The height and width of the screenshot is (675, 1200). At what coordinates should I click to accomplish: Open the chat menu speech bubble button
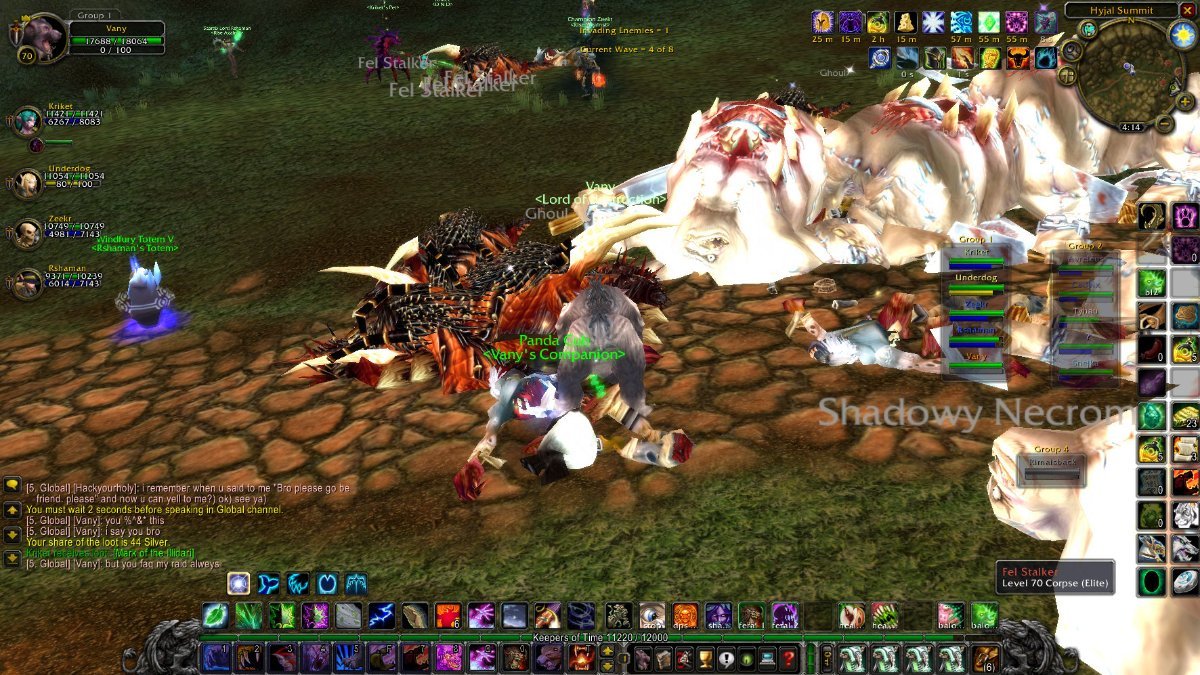[x=12, y=485]
